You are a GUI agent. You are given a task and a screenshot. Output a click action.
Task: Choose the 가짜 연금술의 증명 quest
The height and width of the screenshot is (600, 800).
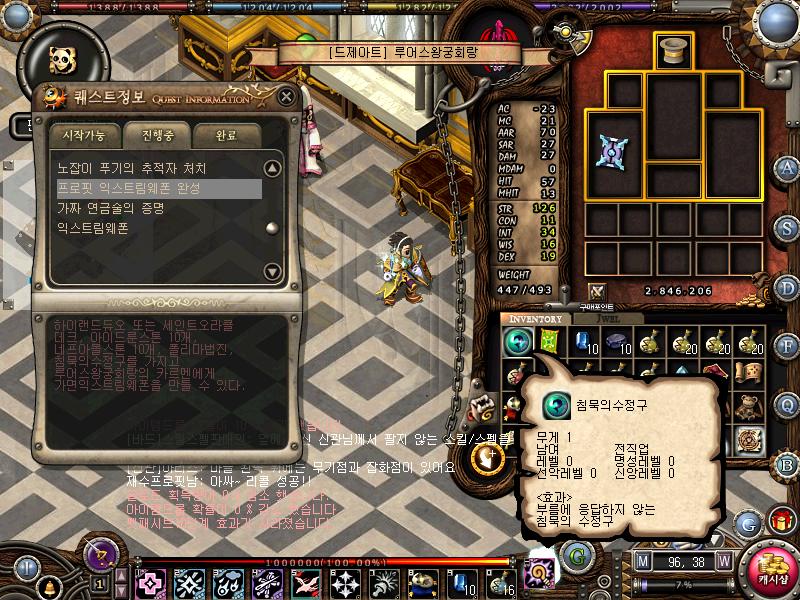point(110,208)
